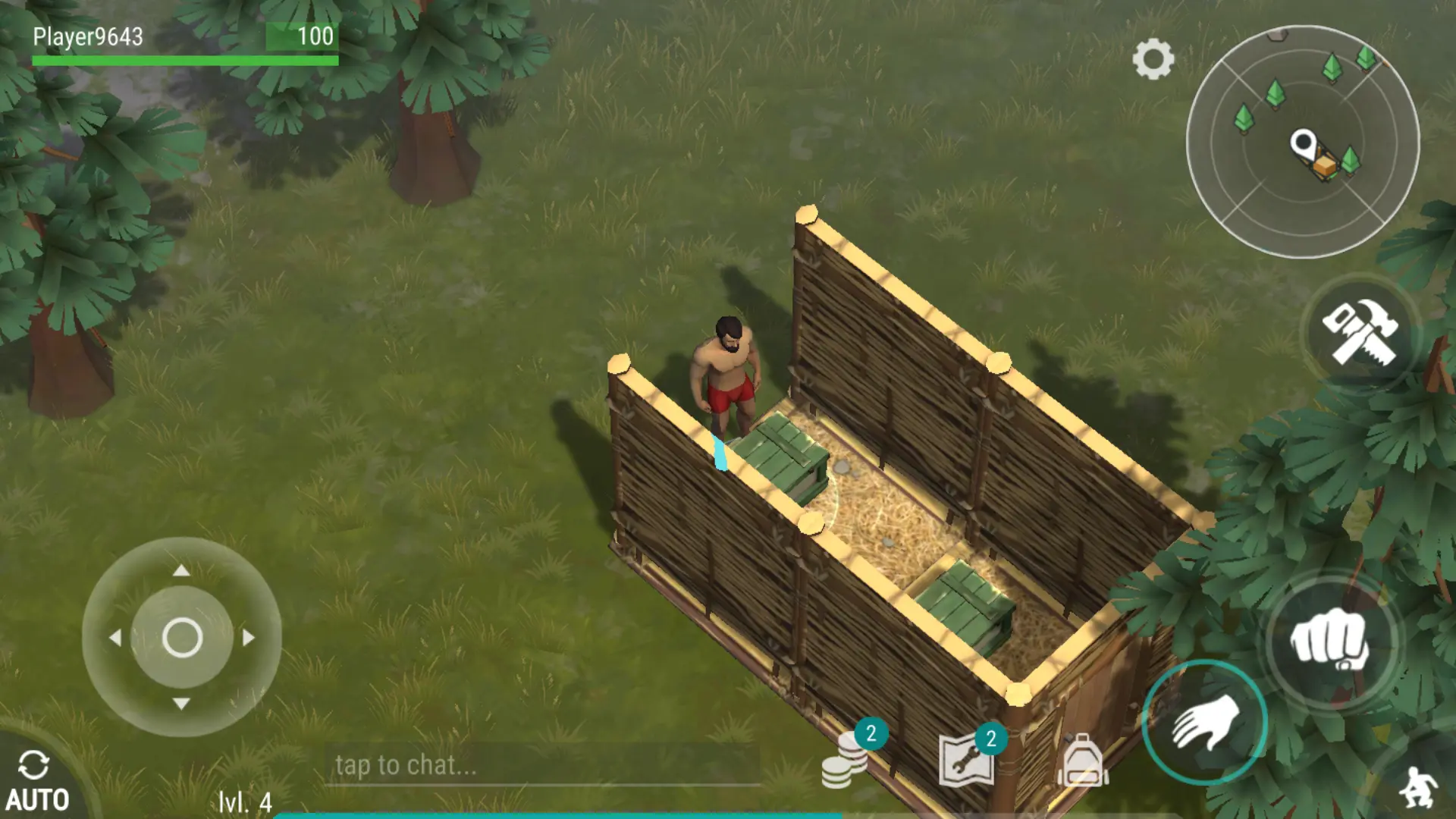Open the coins shop icon
The height and width of the screenshot is (819, 1456).
pos(845,762)
